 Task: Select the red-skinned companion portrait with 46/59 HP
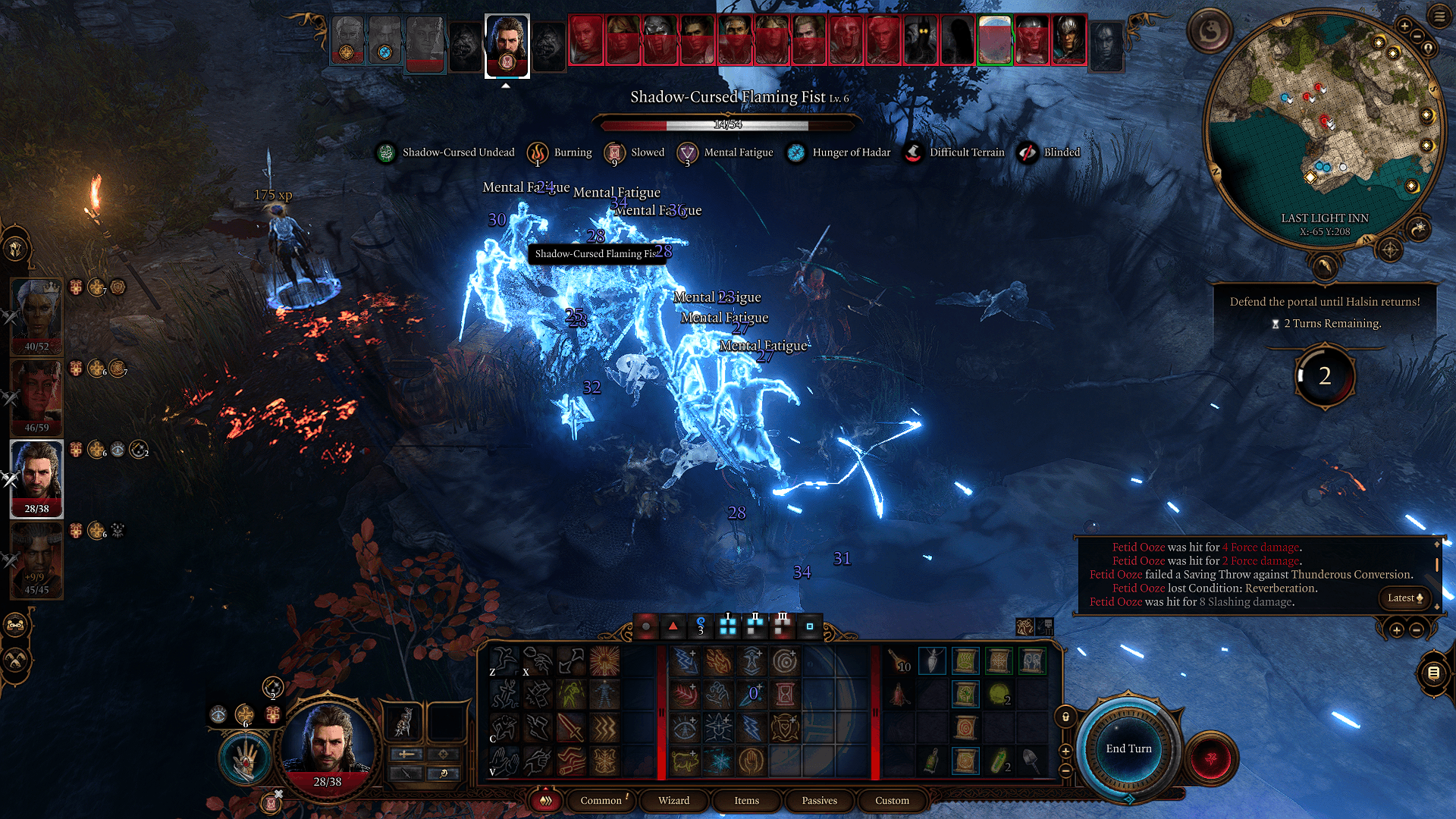pyautogui.click(x=36, y=396)
